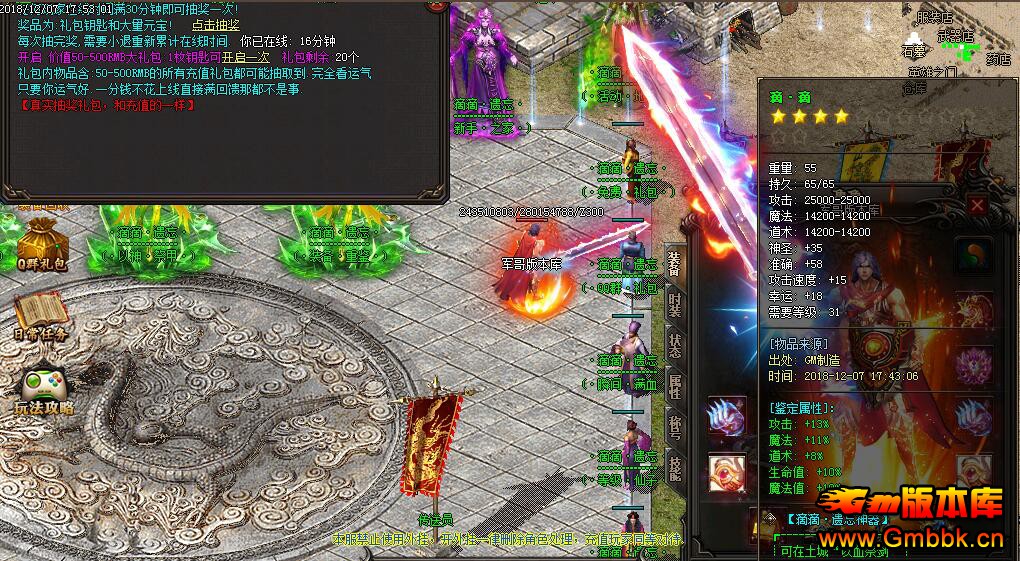Open the 状态 status tab

pos(675,345)
